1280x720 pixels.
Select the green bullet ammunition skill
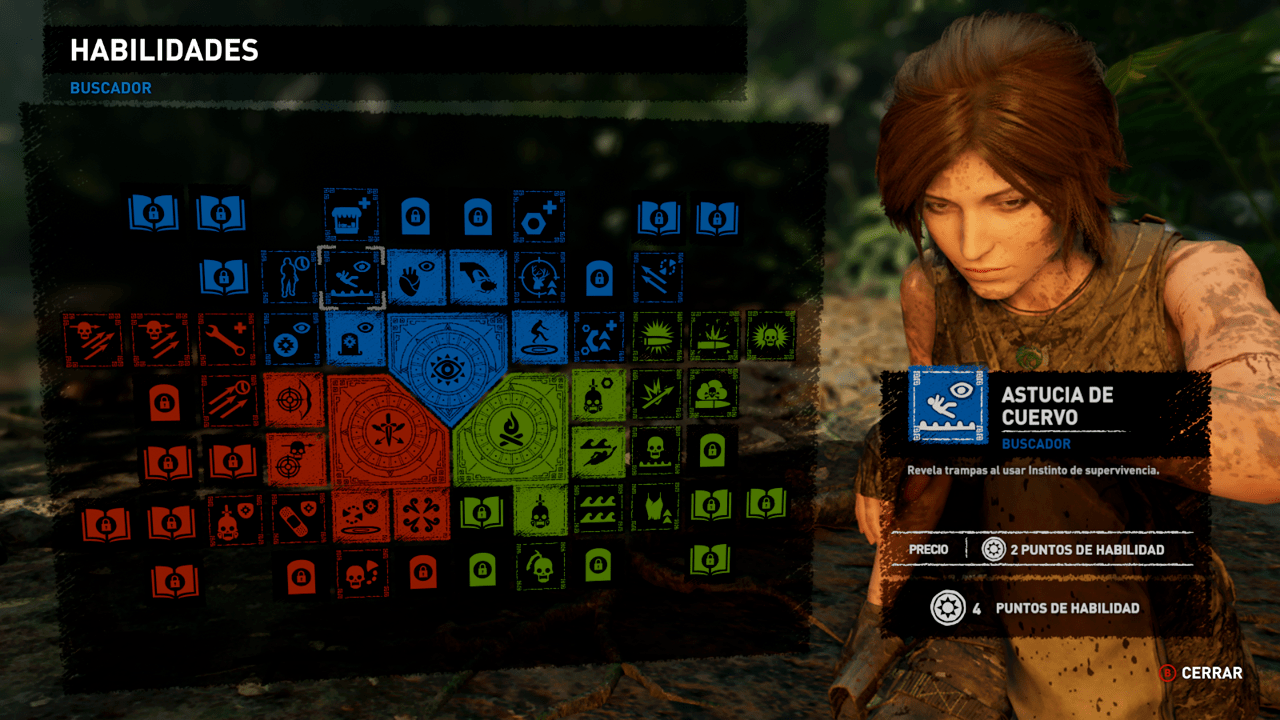[658, 338]
